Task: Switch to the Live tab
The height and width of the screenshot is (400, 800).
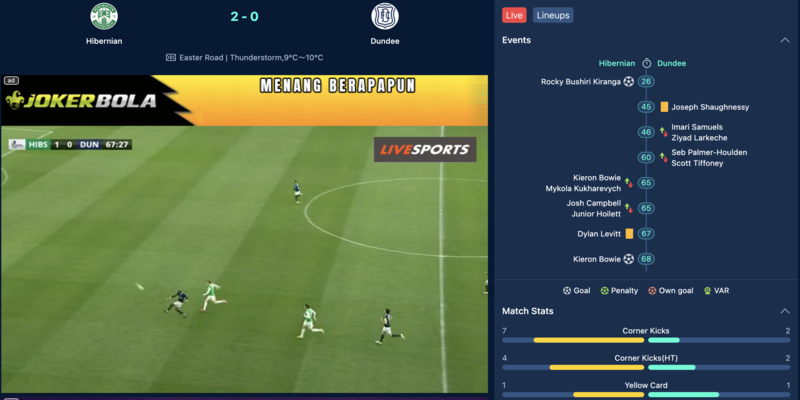Action: pyautogui.click(x=514, y=15)
